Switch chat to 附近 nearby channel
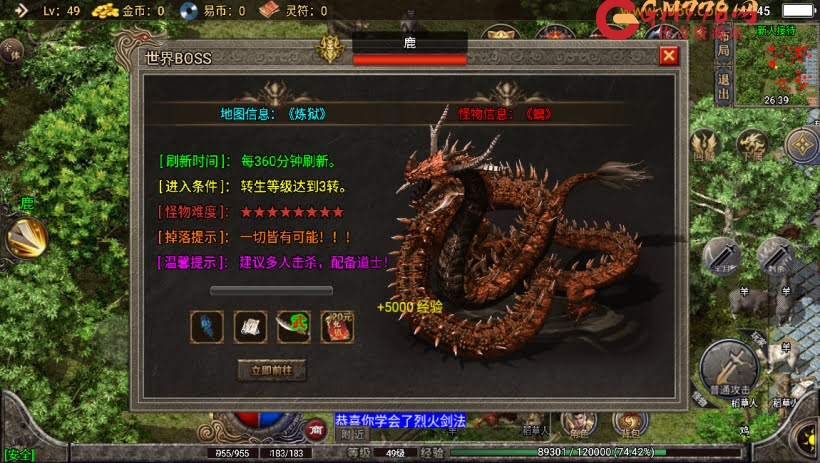The width and height of the screenshot is (820, 463). click(352, 434)
